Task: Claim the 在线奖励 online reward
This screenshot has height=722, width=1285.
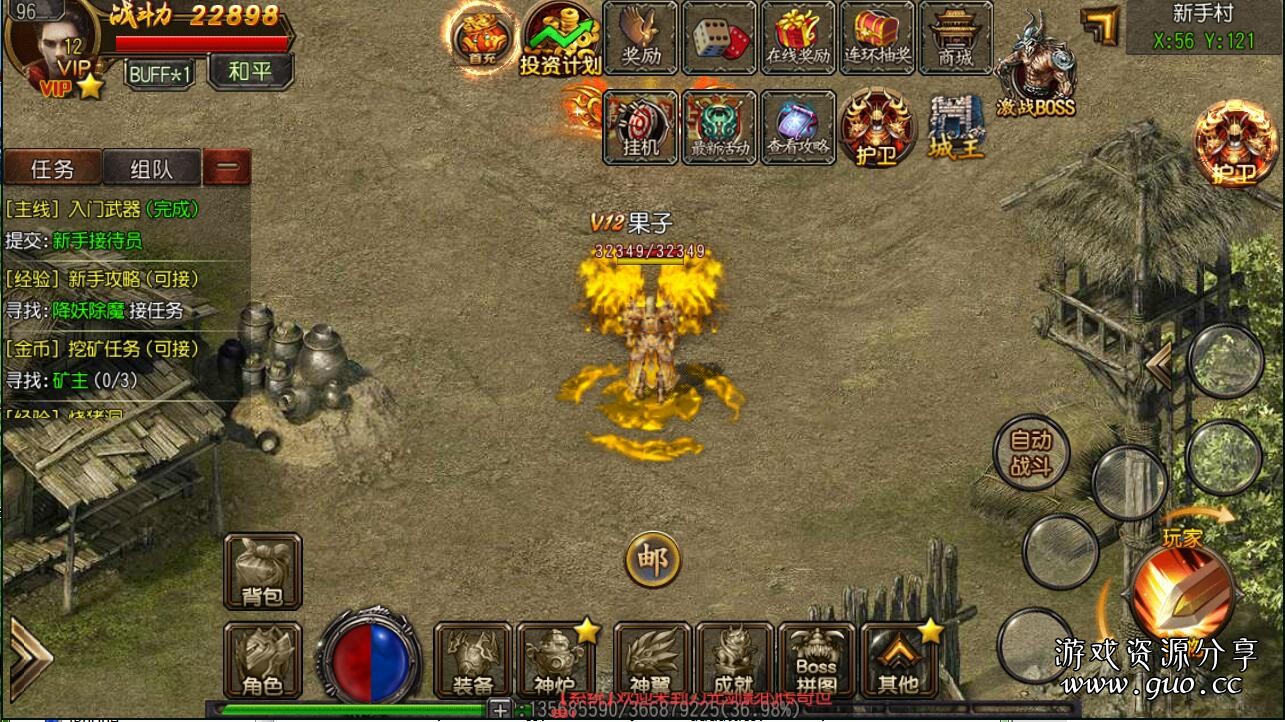Action: [798, 38]
